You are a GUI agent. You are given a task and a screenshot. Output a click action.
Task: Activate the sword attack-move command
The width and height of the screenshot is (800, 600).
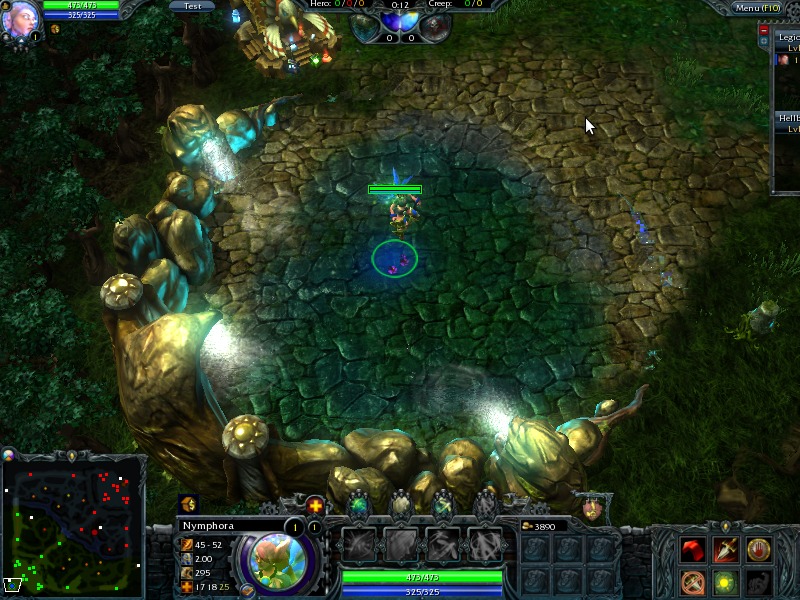726,550
